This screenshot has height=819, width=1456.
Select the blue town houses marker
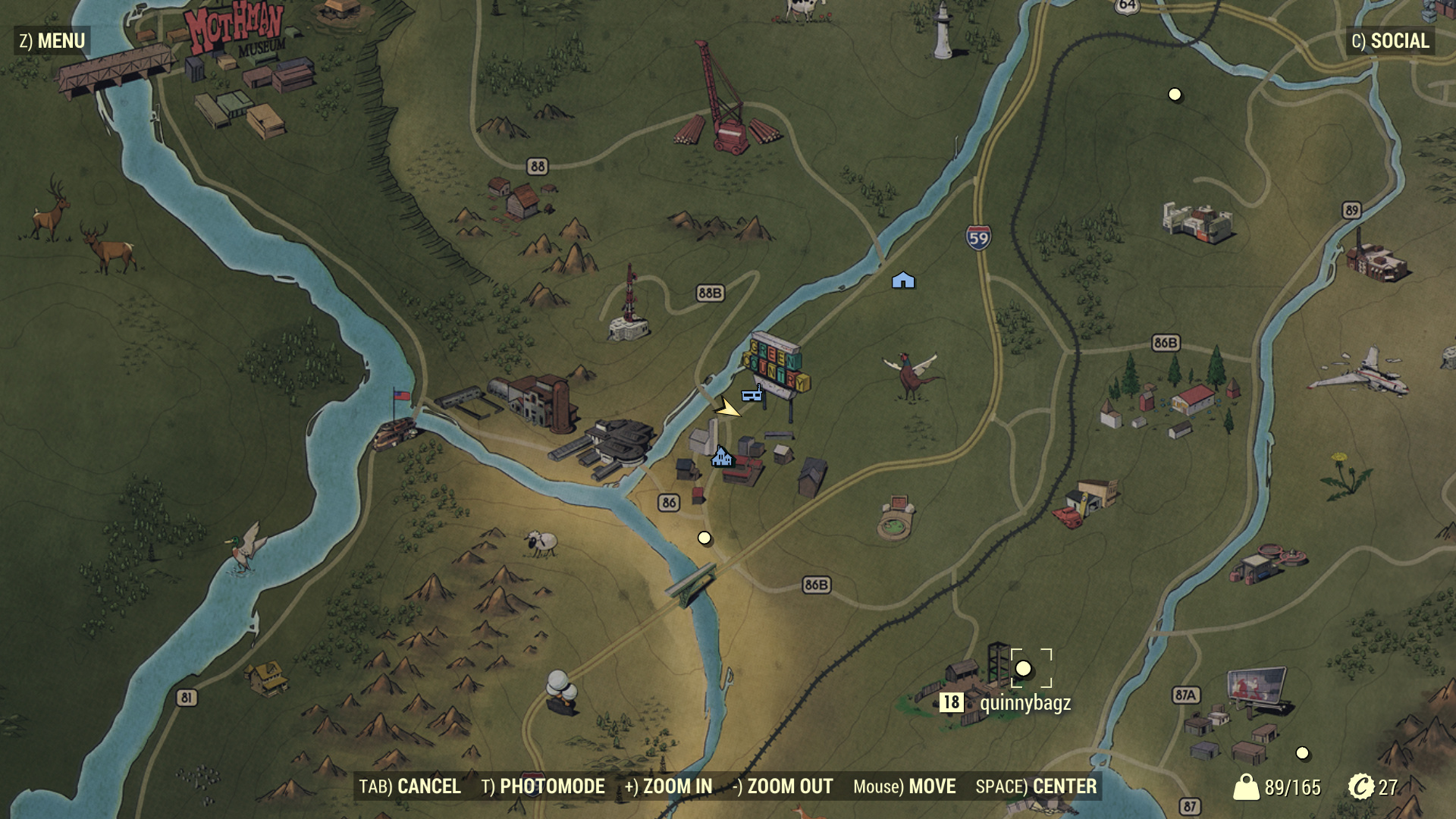coord(721,457)
